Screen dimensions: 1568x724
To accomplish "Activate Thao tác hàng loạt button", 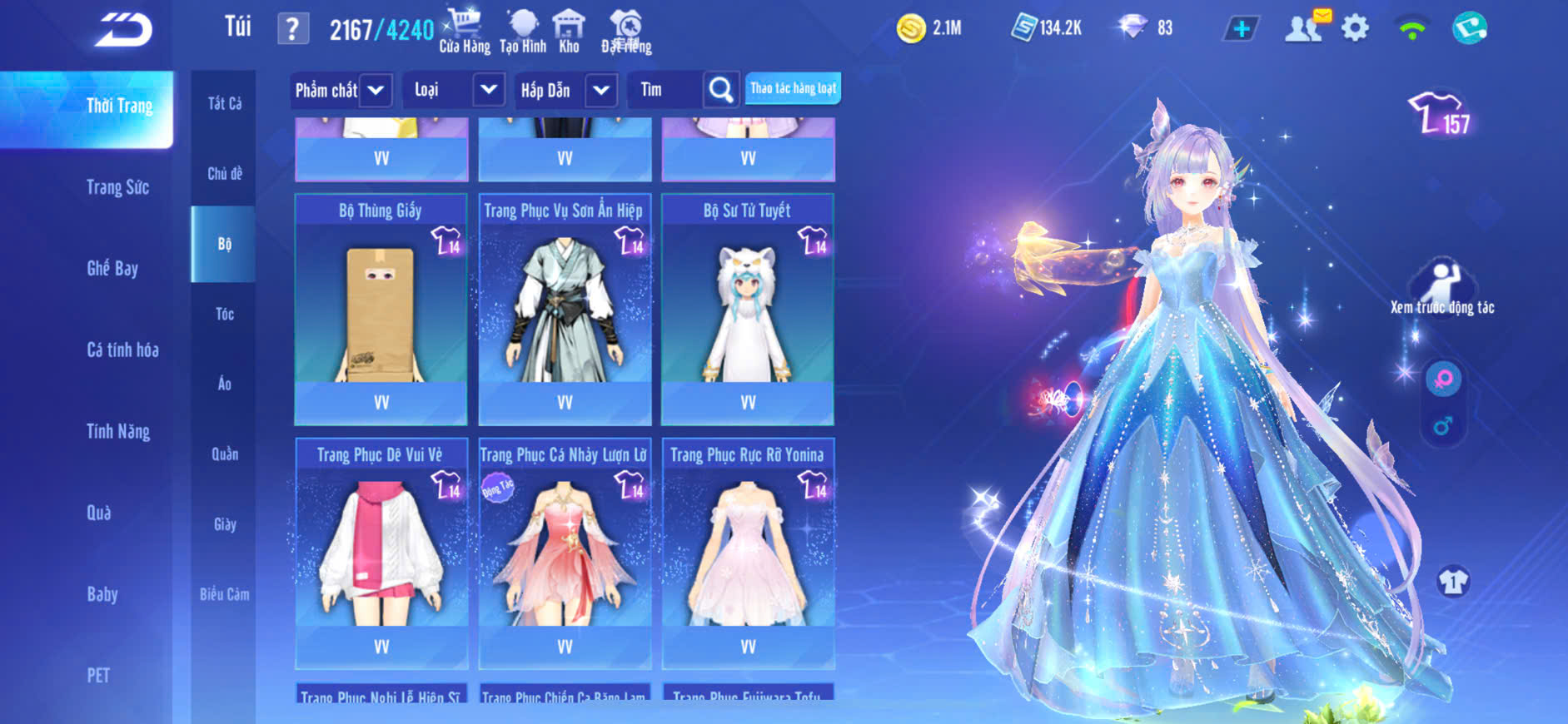I will point(793,88).
